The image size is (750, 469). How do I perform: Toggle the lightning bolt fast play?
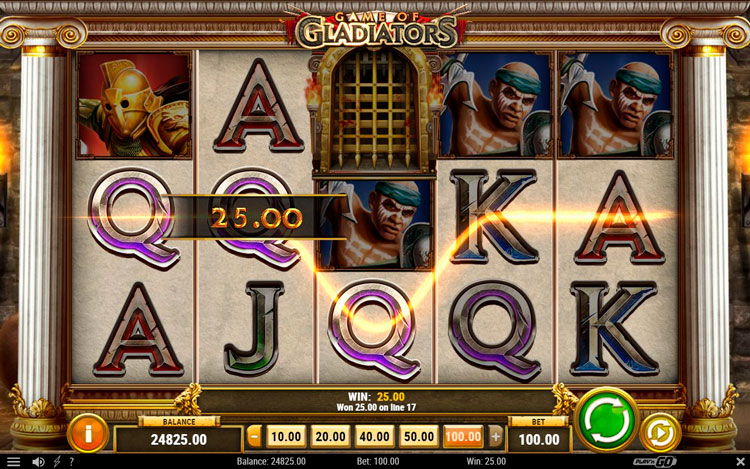(55, 461)
